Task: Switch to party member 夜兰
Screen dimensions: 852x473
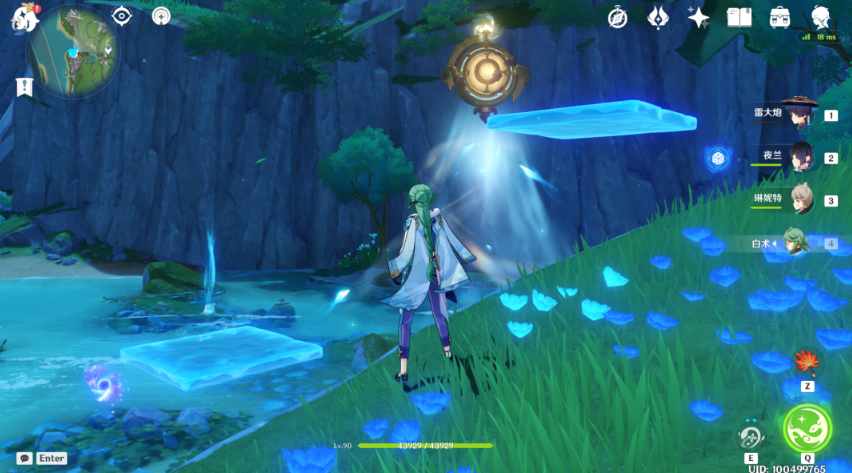Action: coord(800,157)
